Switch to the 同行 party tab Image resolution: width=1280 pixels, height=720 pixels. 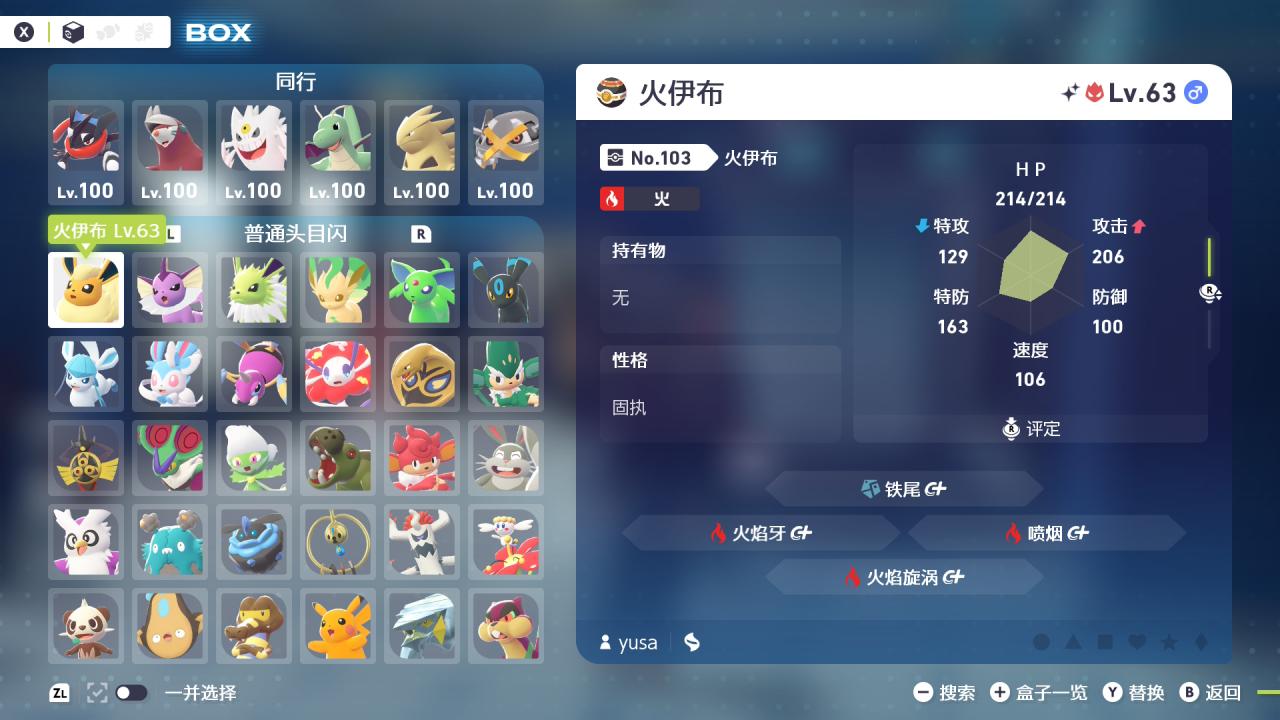click(x=294, y=82)
